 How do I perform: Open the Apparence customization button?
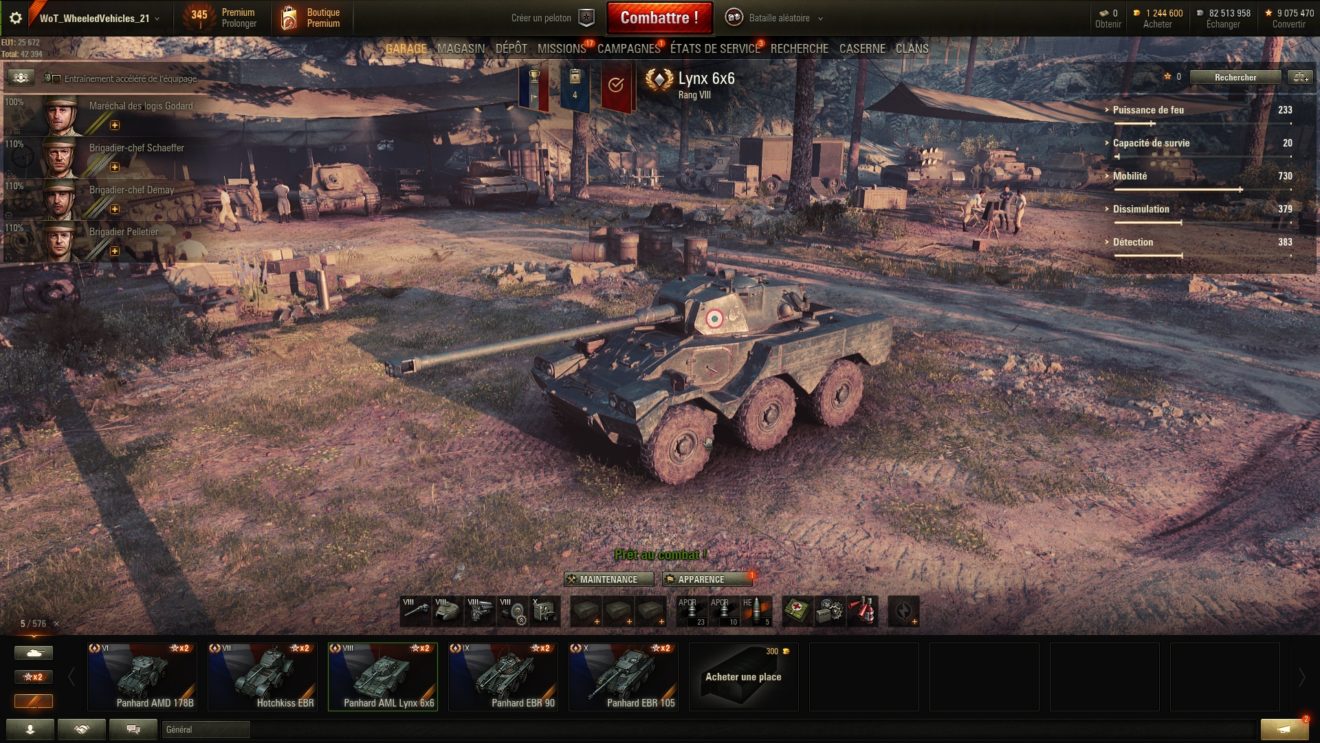click(x=707, y=579)
